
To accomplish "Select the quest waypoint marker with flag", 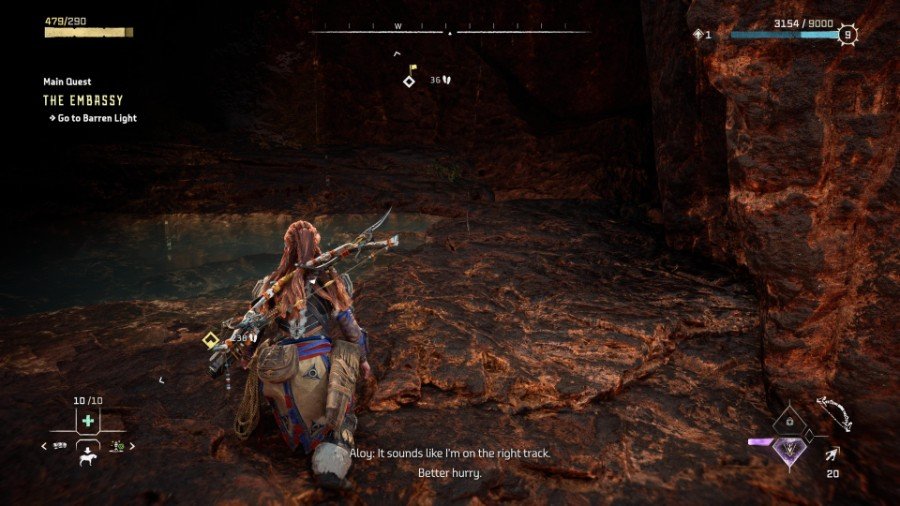I will point(409,78).
